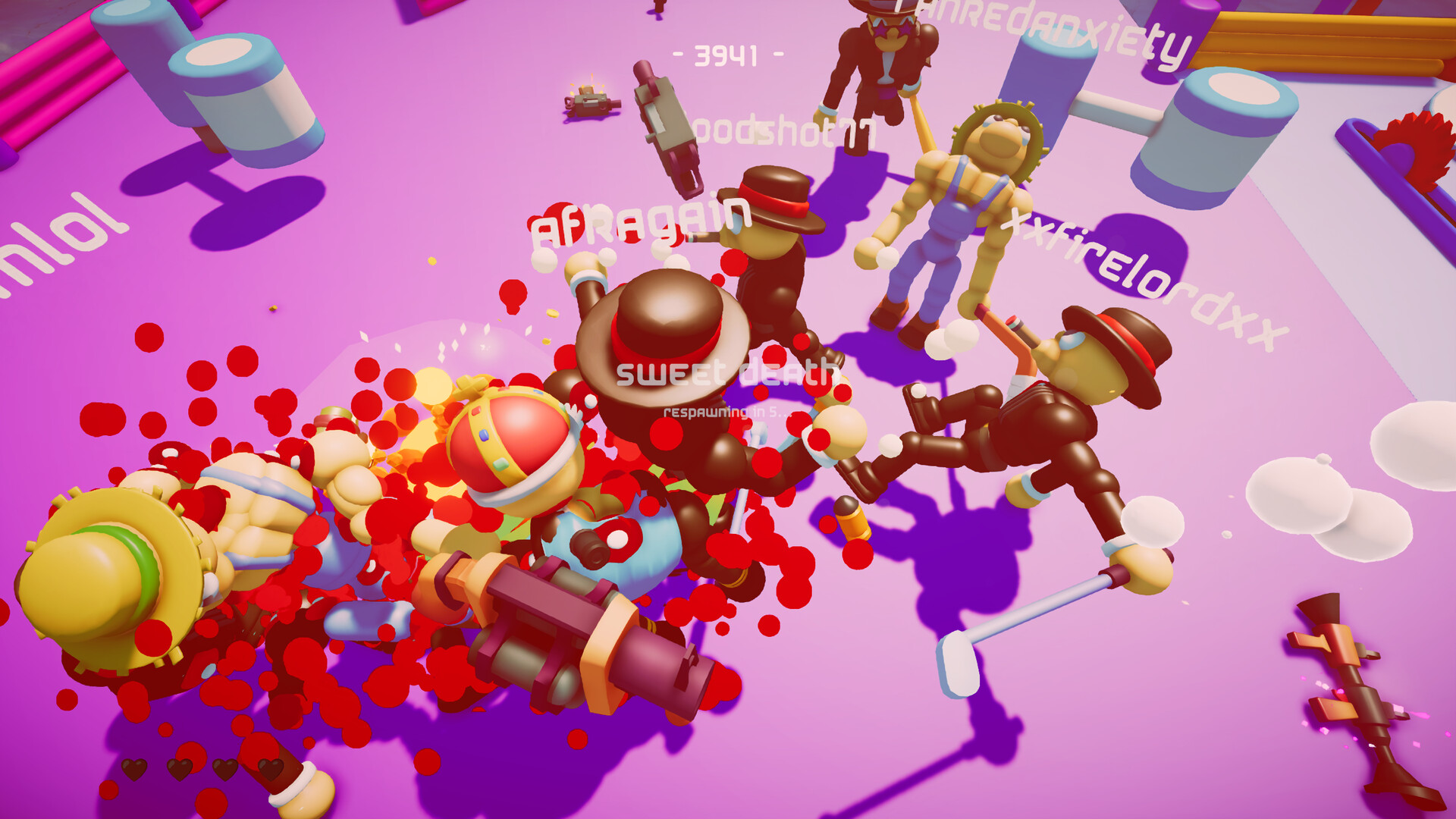The height and width of the screenshot is (819, 1456).
Task: Select the sparking uzi weapon pickup
Action: (x=591, y=102)
